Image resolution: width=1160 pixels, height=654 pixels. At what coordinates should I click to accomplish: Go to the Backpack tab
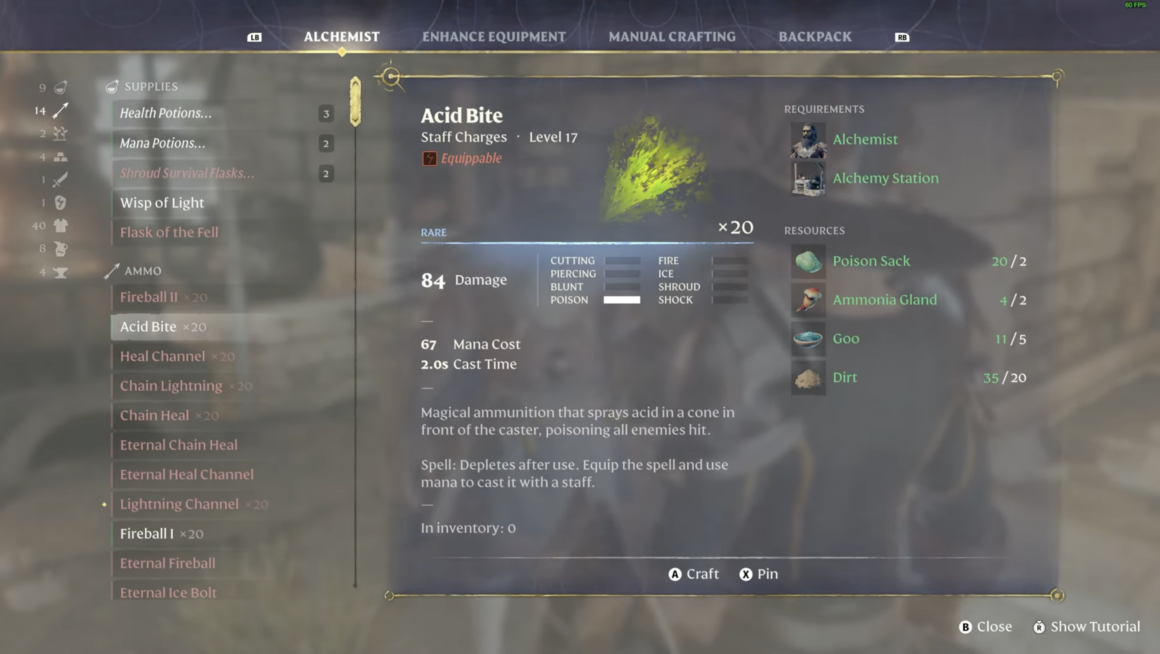click(815, 37)
